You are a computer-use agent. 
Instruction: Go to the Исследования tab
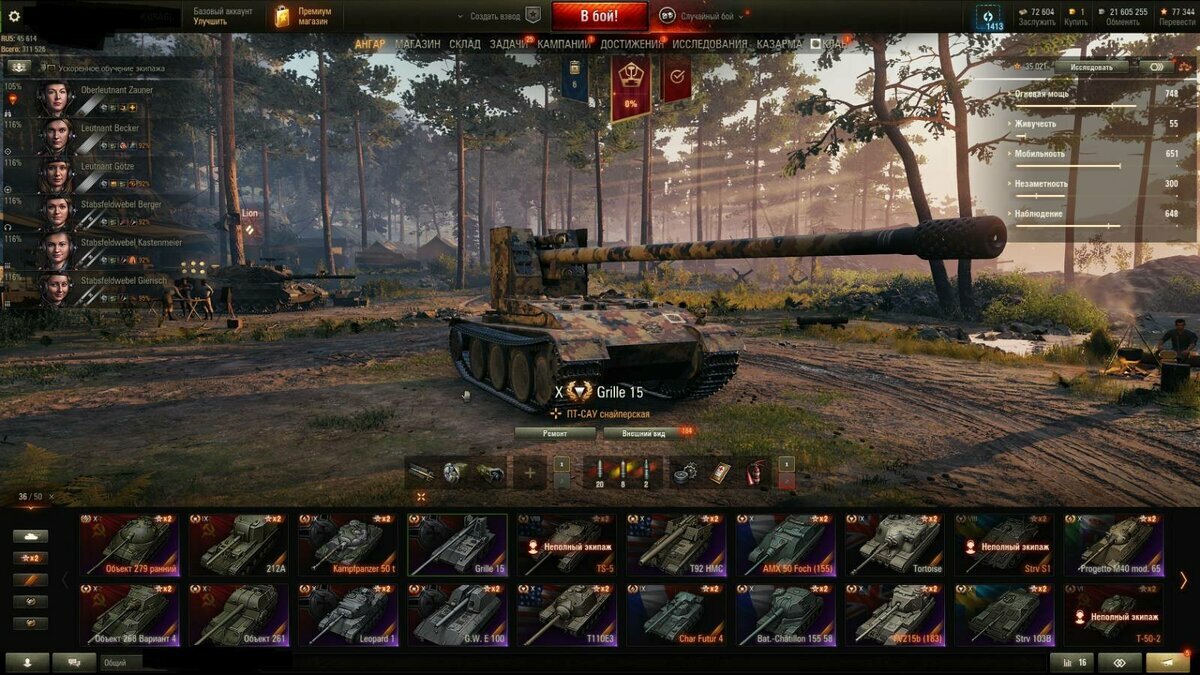coord(709,44)
